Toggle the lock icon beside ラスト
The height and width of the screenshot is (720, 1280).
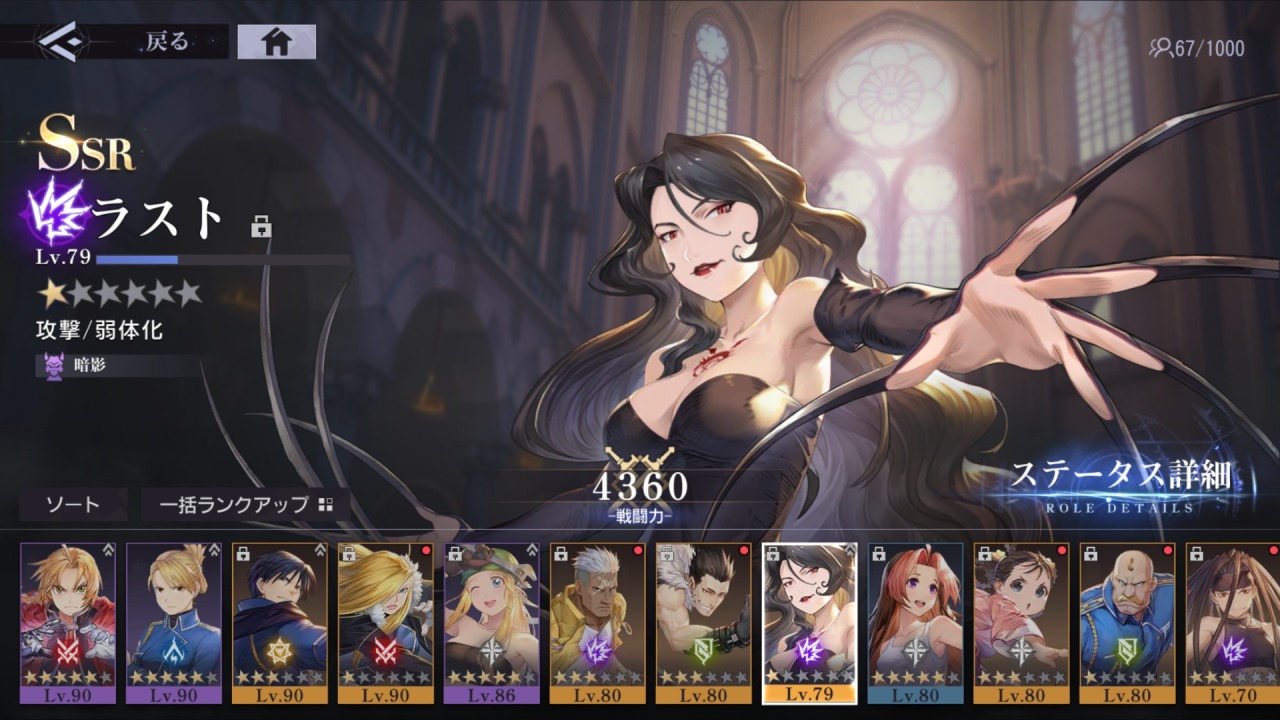click(262, 227)
